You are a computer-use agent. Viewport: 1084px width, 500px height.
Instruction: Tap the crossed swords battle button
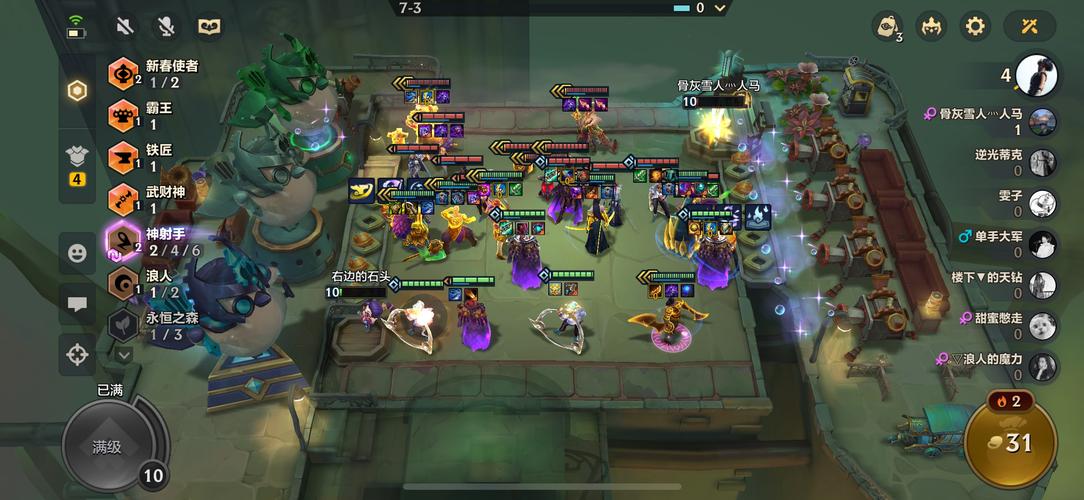1030,26
